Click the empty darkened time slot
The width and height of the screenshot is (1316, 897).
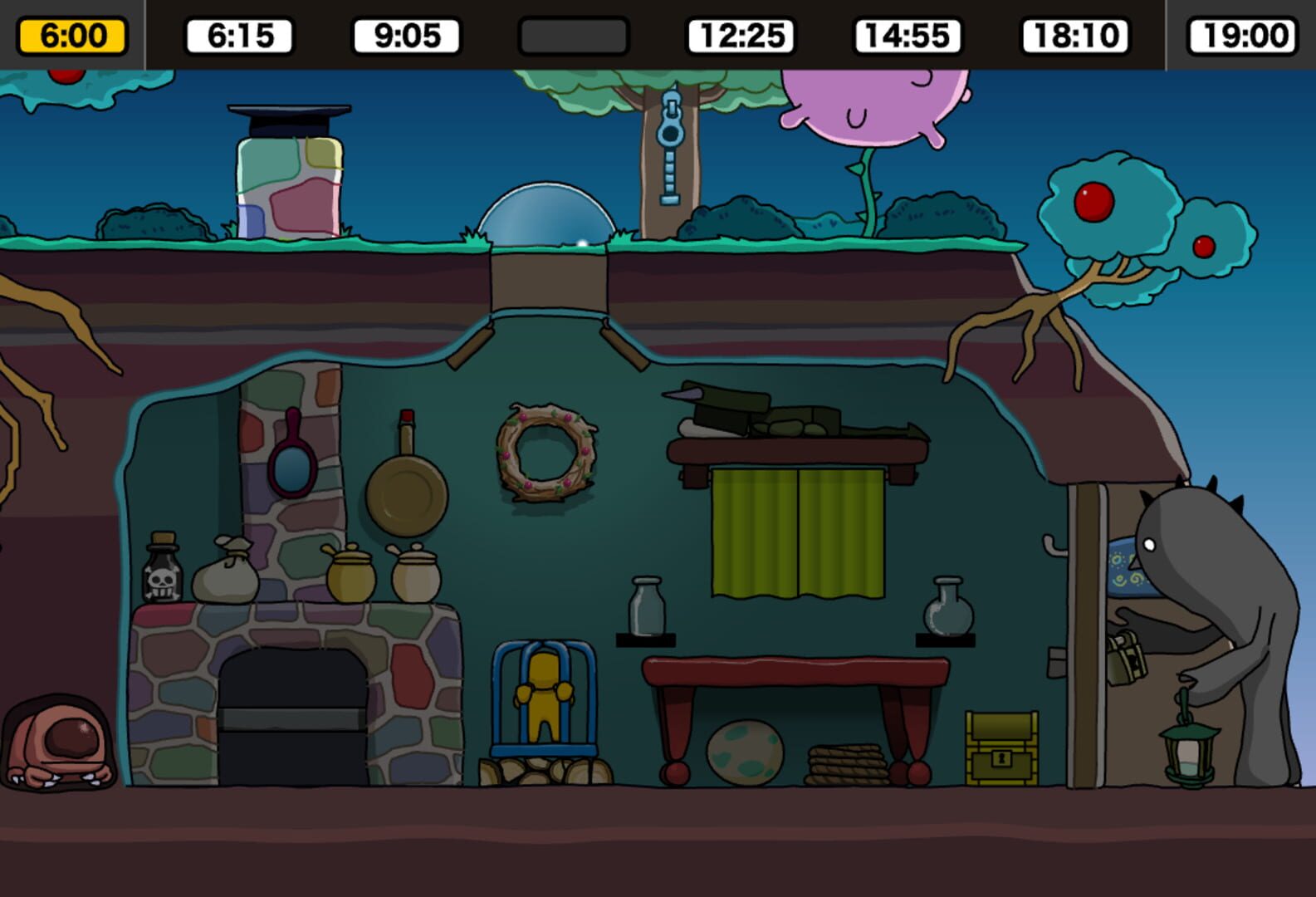(572, 34)
